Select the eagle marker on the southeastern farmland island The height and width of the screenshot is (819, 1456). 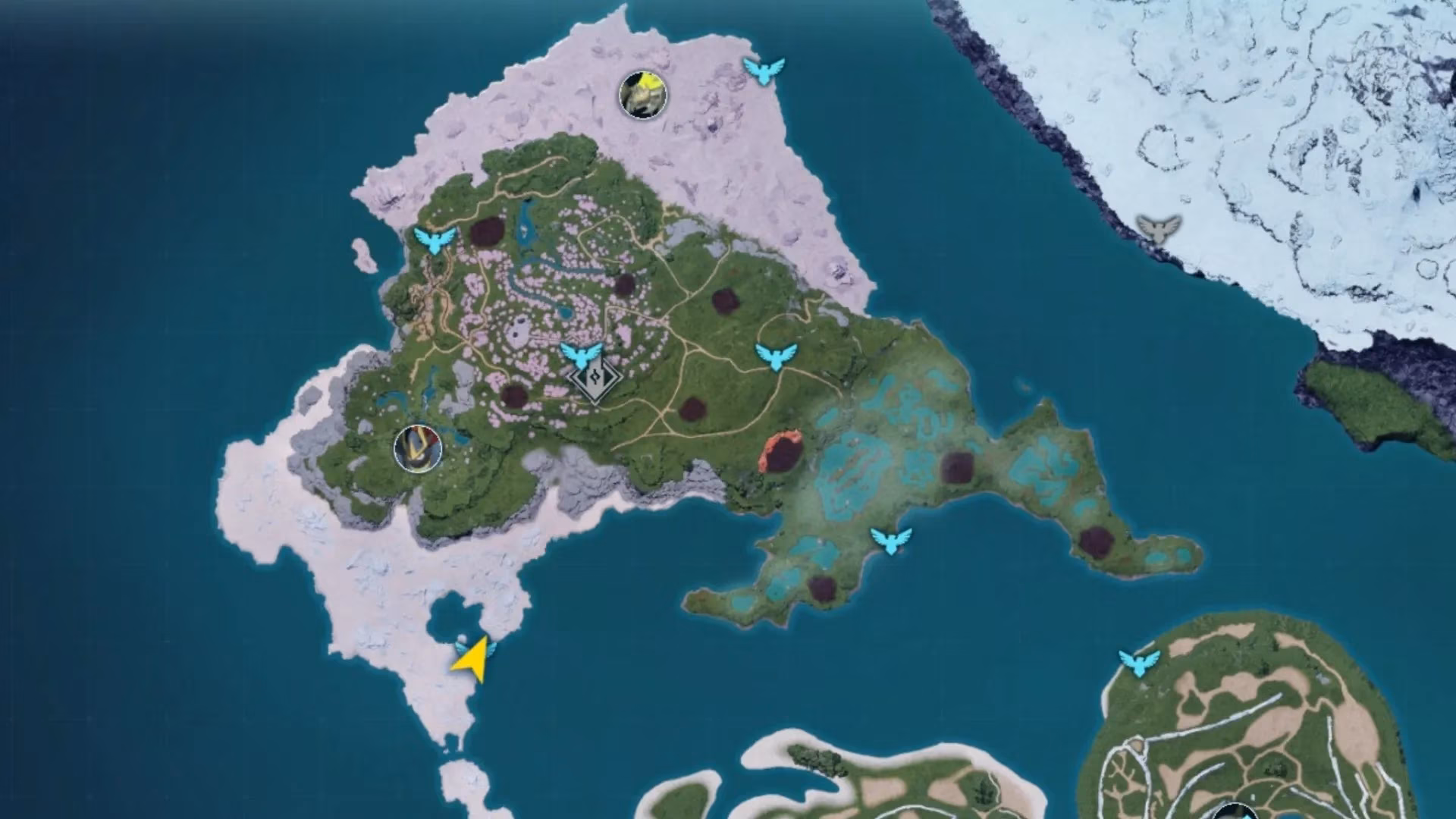point(1139,663)
